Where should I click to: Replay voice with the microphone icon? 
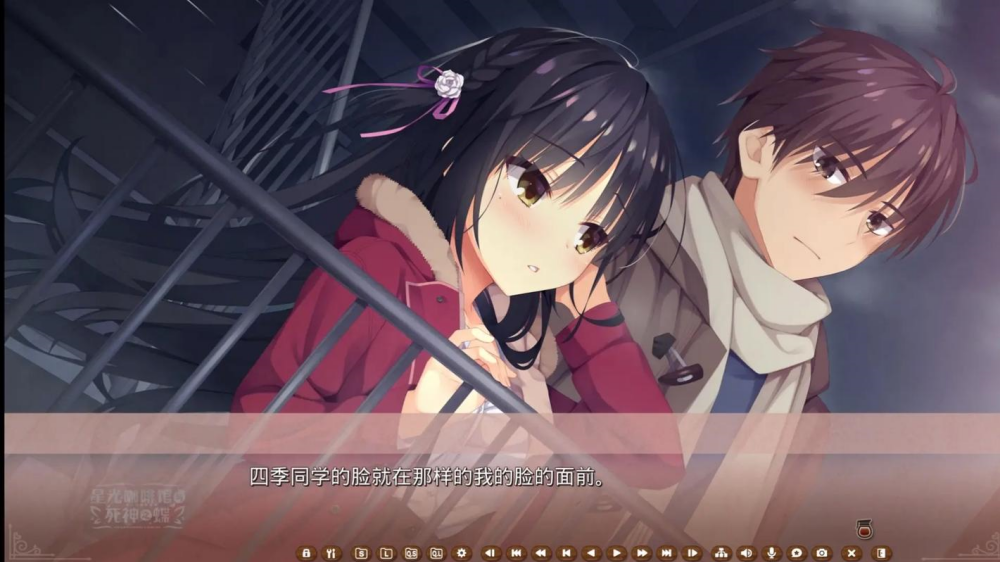(771, 552)
